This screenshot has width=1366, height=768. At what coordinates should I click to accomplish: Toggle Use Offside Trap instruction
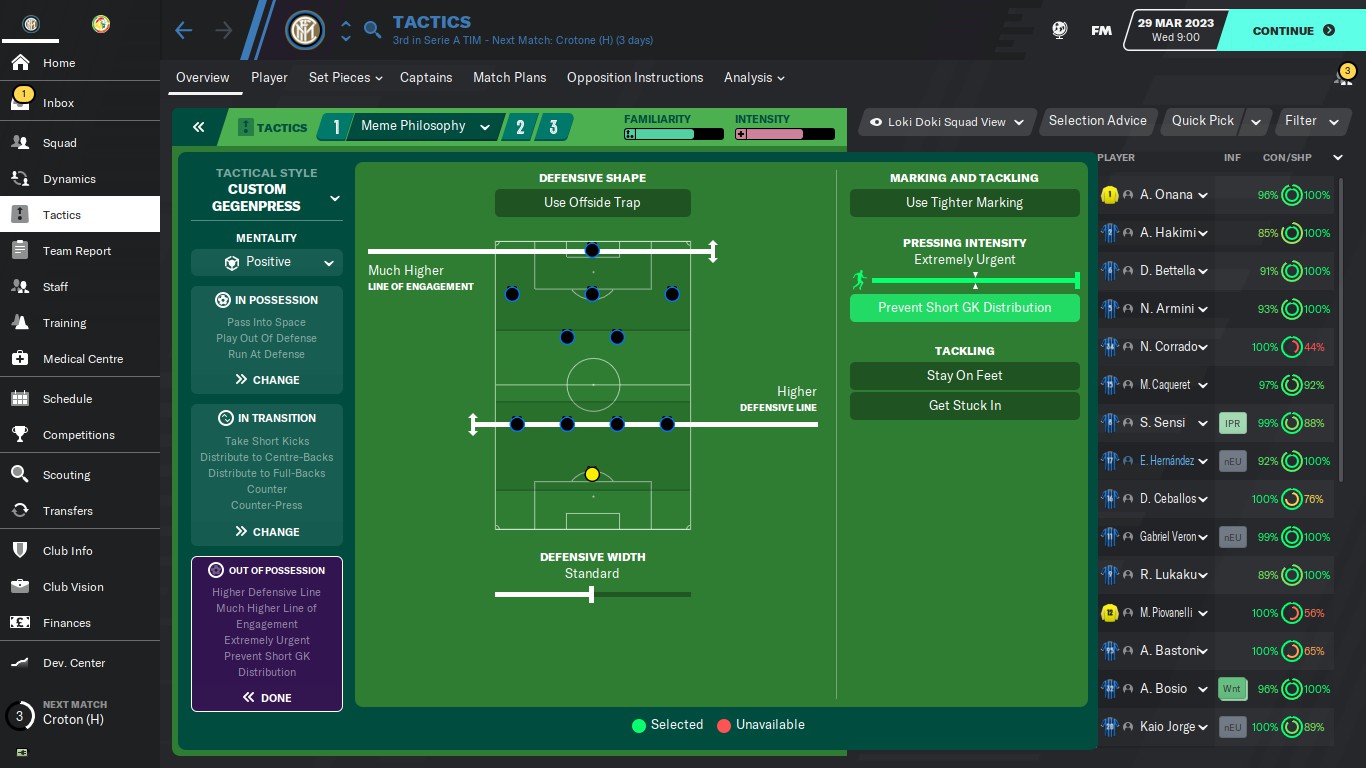pos(592,203)
